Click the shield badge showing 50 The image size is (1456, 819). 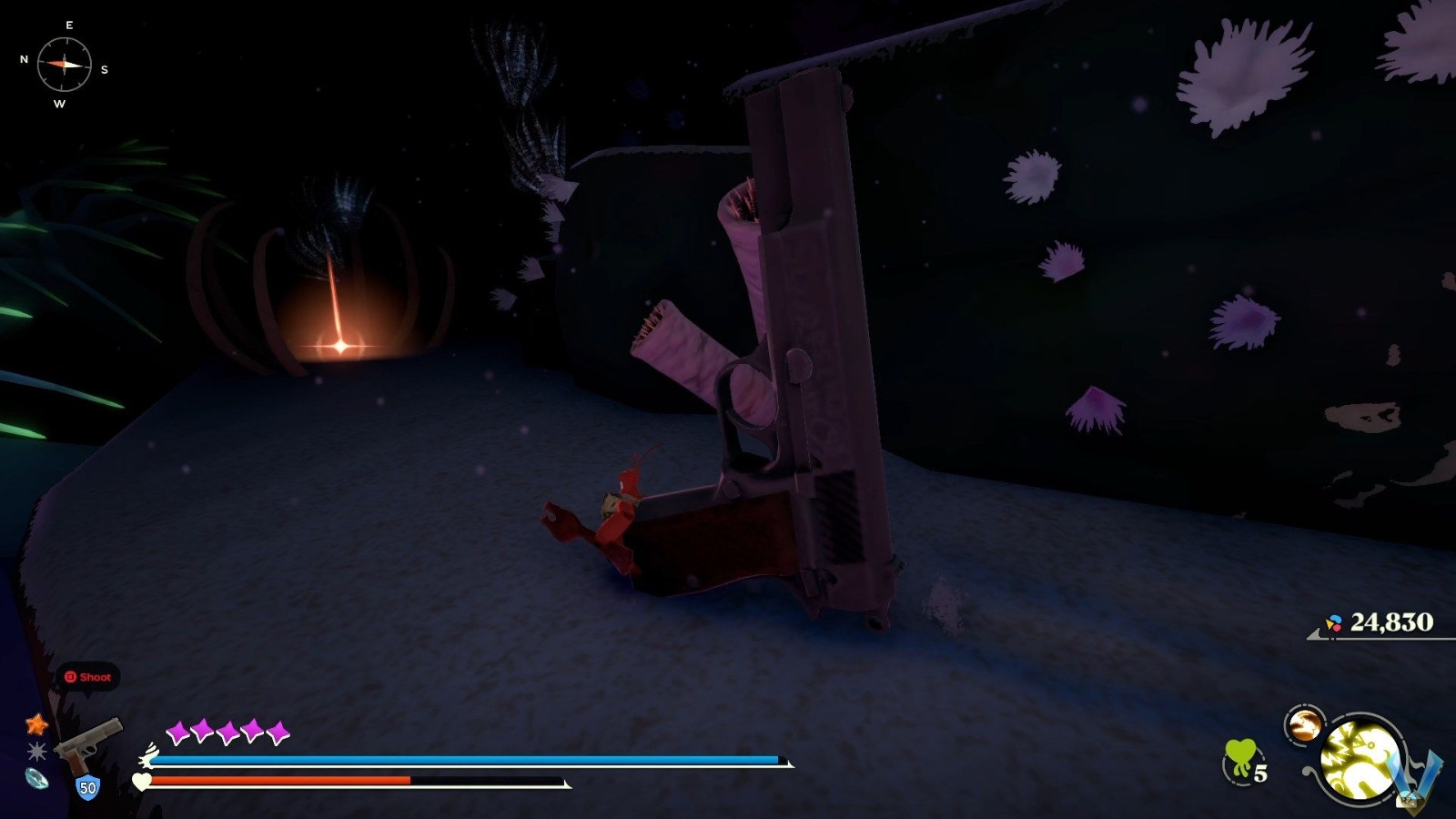tap(87, 786)
